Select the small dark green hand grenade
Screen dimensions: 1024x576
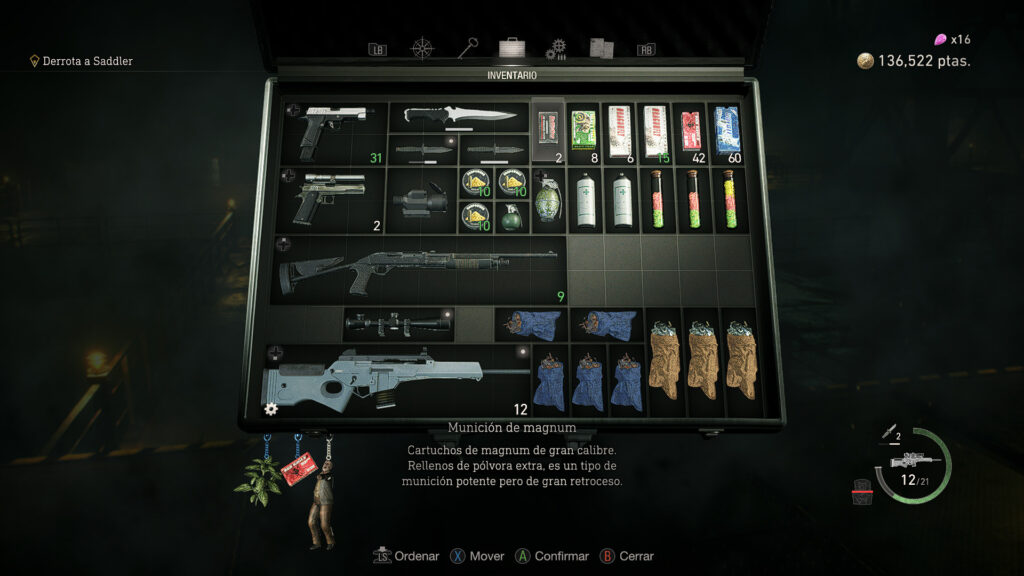click(x=512, y=216)
